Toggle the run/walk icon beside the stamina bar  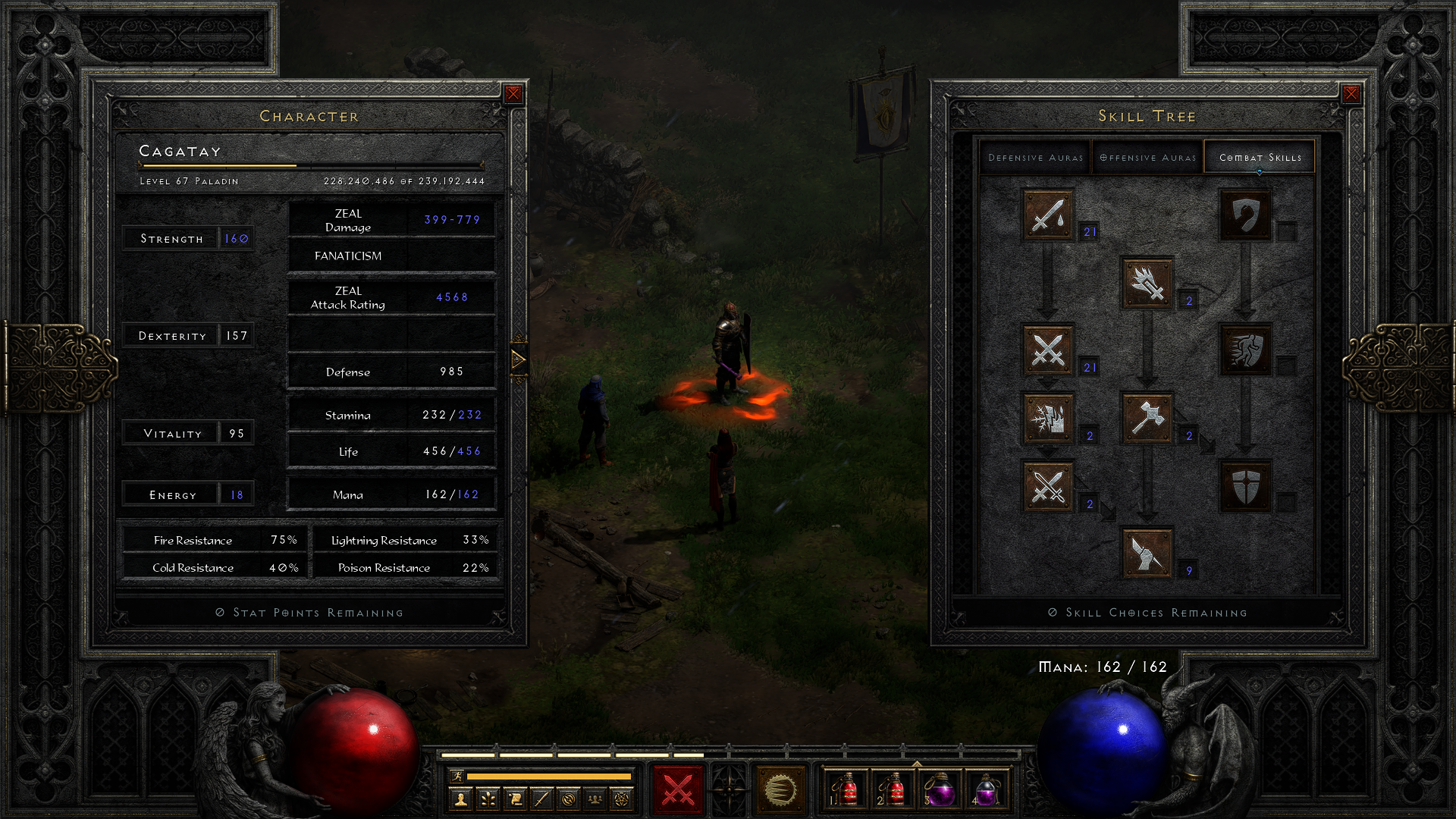[457, 776]
